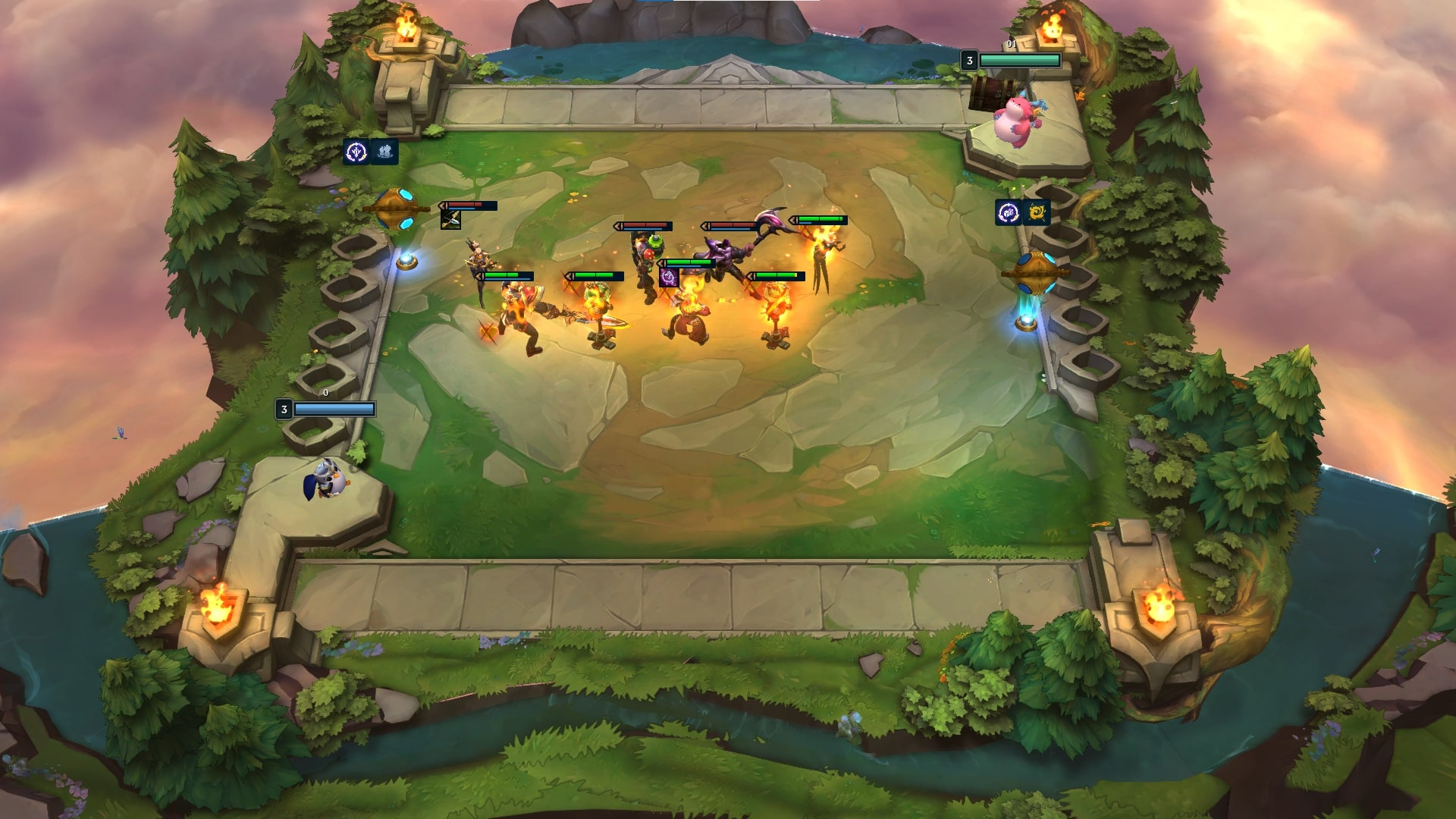This screenshot has height=819, width=1456.
Task: Inspect the circular sword augment icon
Action: pyautogui.click(x=356, y=152)
